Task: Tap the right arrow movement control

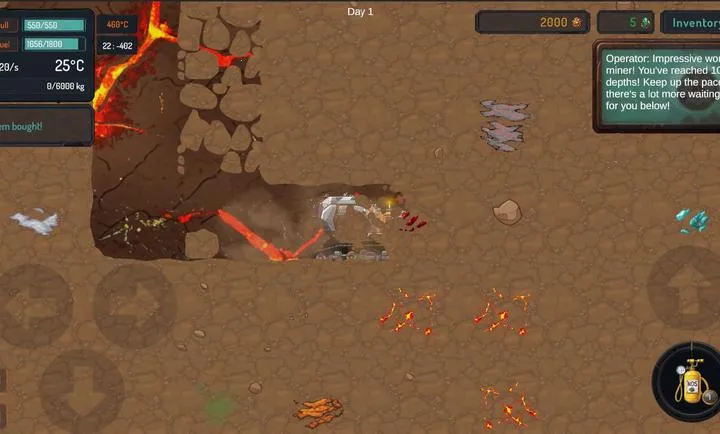Action: (x=135, y=305)
